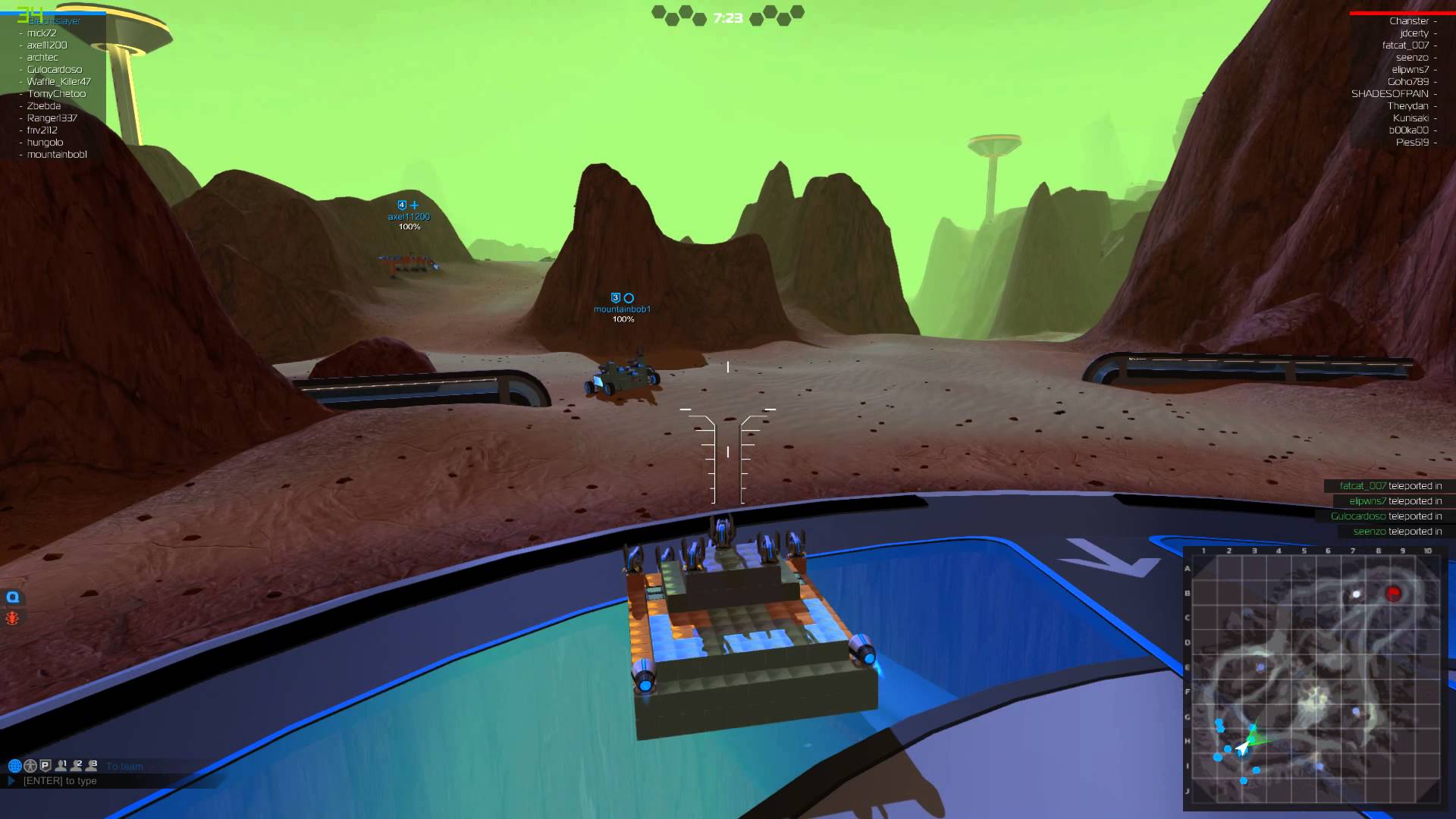Viewport: 1456px width, 819px height.
Task: Select player 1 whisper chat icon
Action: point(61,765)
